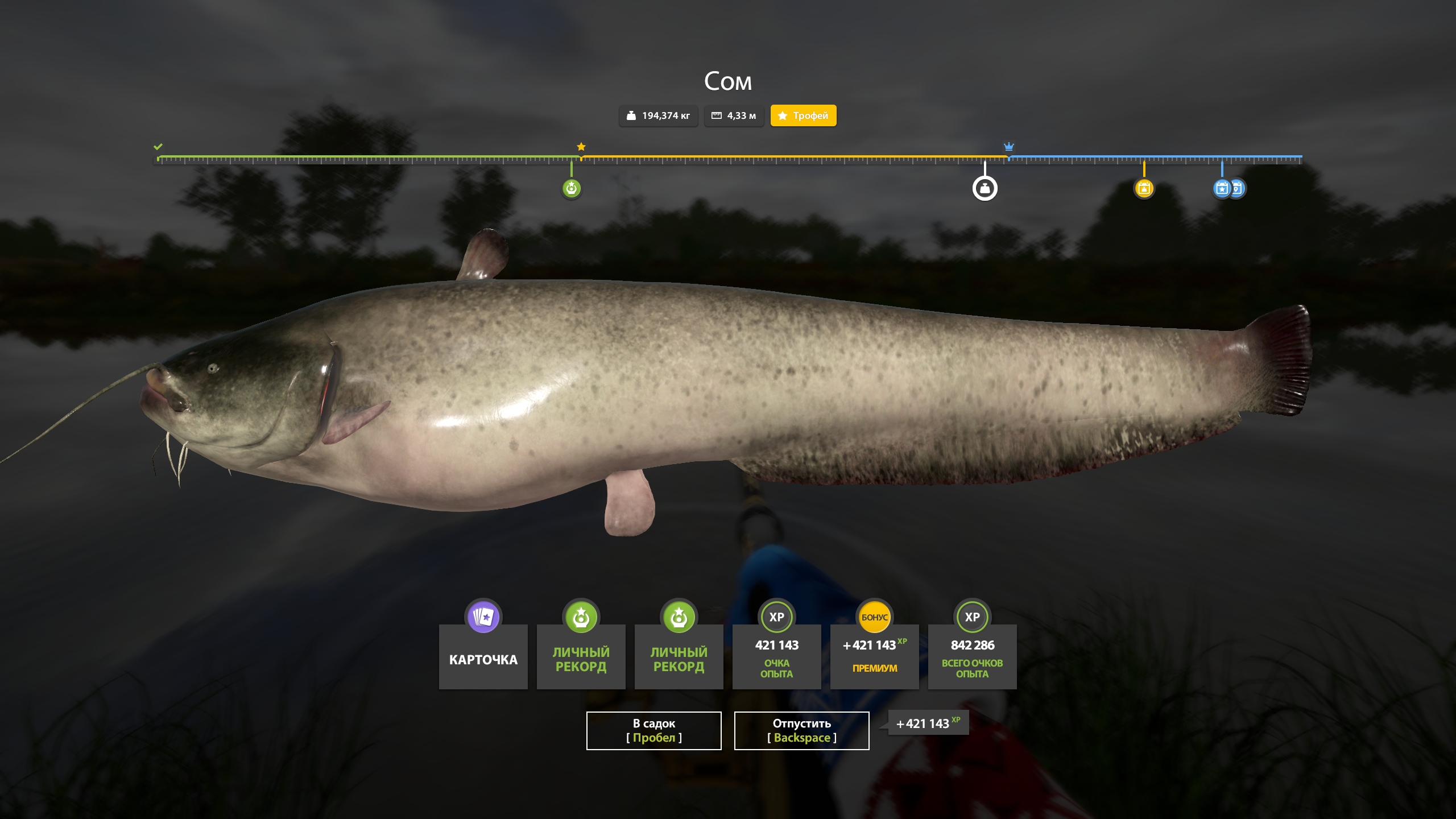Image resolution: width=1456 pixels, height=819 pixels.
Task: Put the catfish in the keepnet (В садок)
Action: (653, 730)
